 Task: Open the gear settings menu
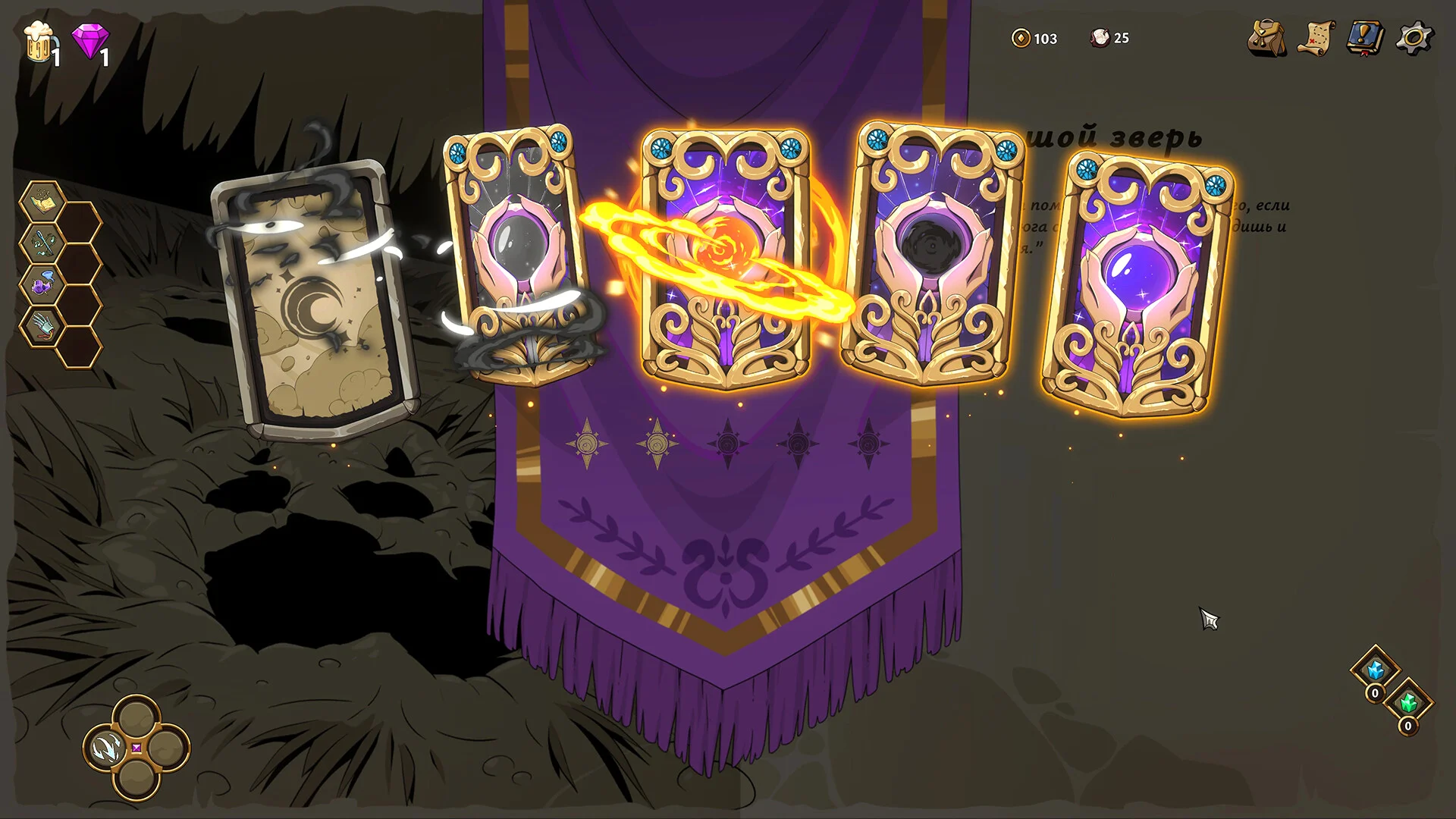(x=1414, y=38)
